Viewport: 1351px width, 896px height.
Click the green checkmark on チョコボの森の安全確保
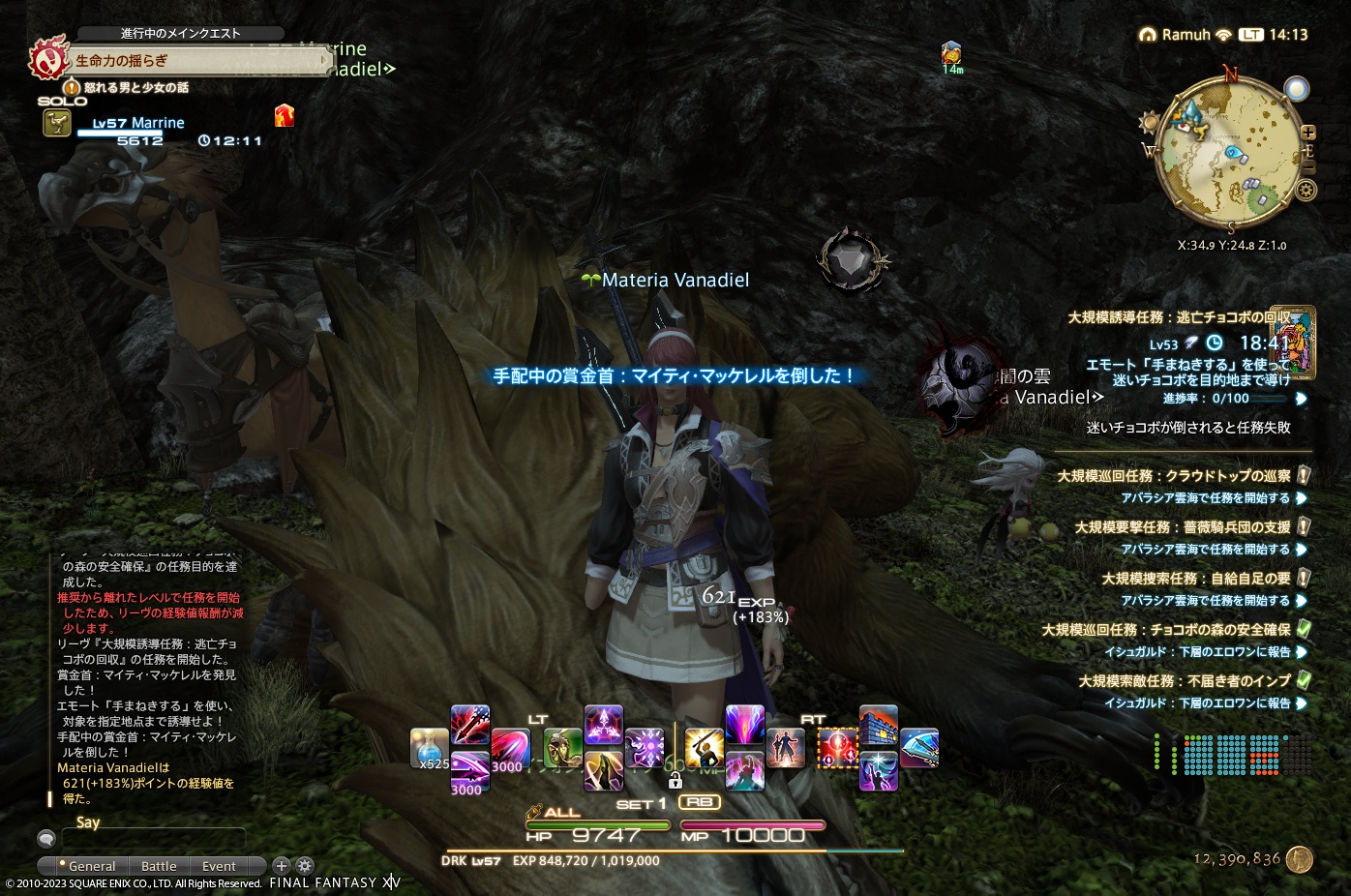(x=1303, y=631)
